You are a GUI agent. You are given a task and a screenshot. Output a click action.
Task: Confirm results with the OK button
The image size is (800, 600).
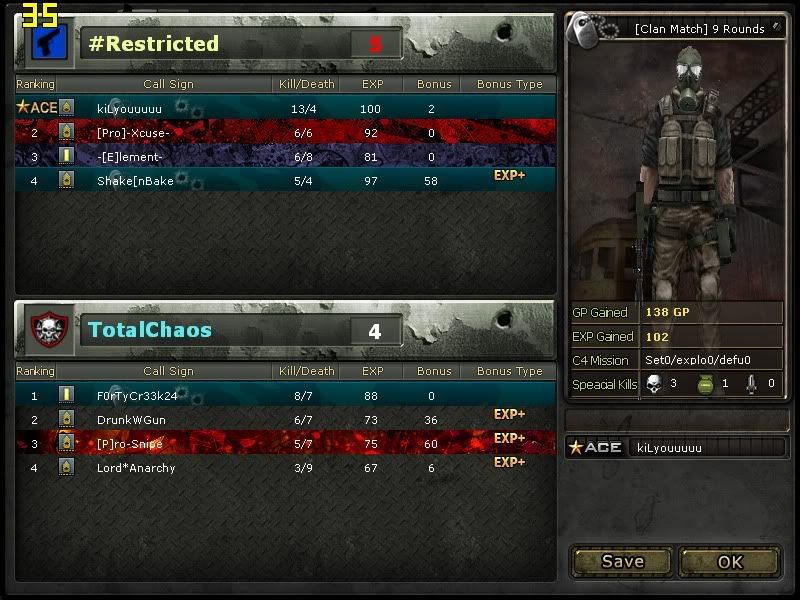730,561
